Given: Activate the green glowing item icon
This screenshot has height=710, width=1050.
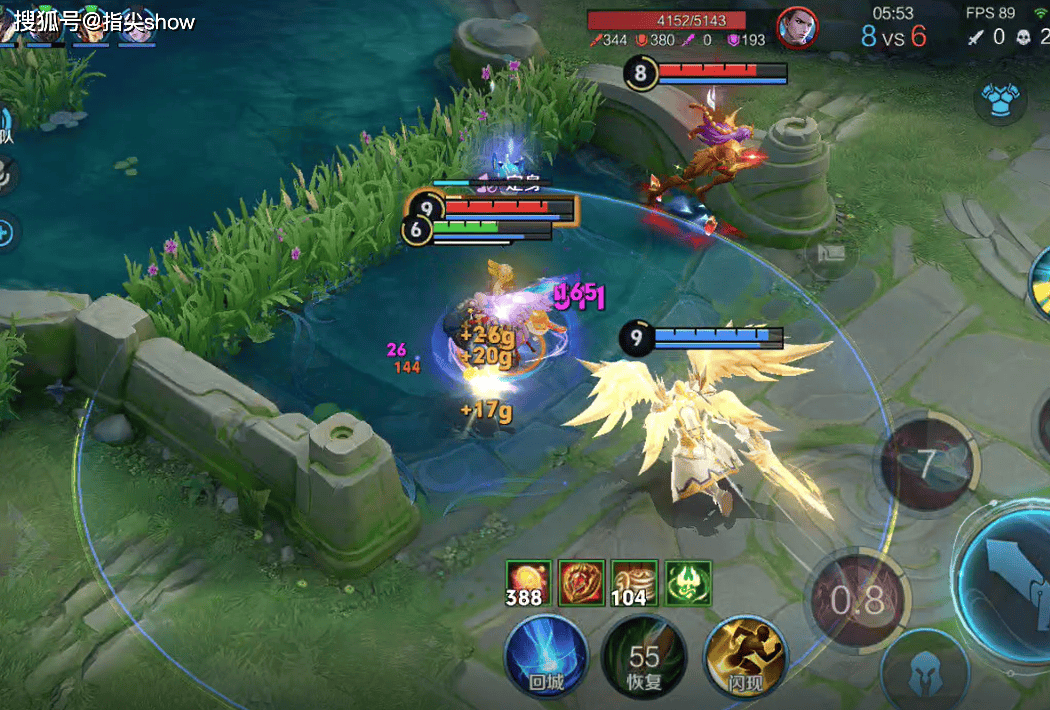Looking at the screenshot, I should coord(688,580).
